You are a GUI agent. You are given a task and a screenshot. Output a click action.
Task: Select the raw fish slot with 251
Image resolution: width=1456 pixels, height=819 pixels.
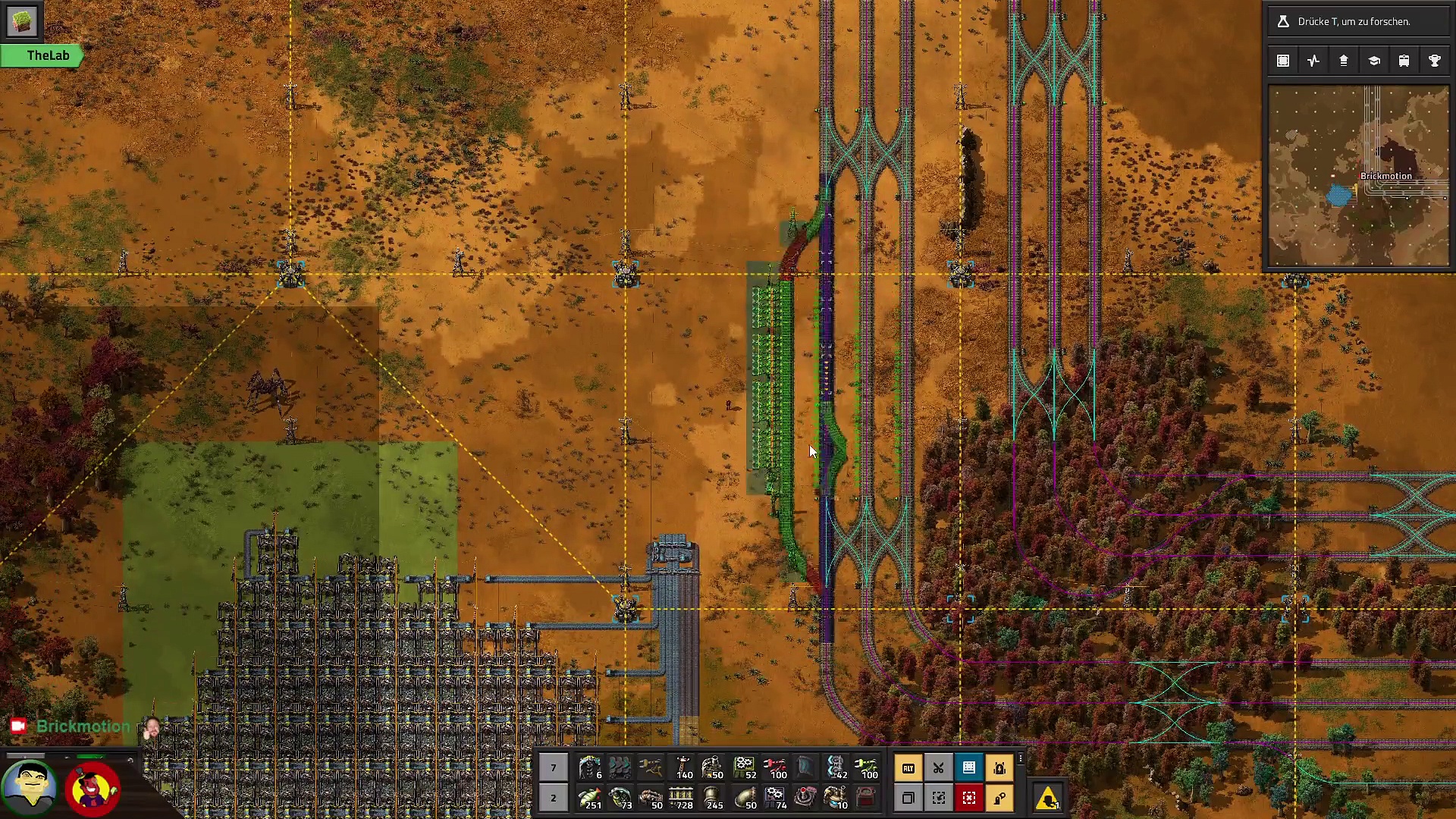pos(589,798)
